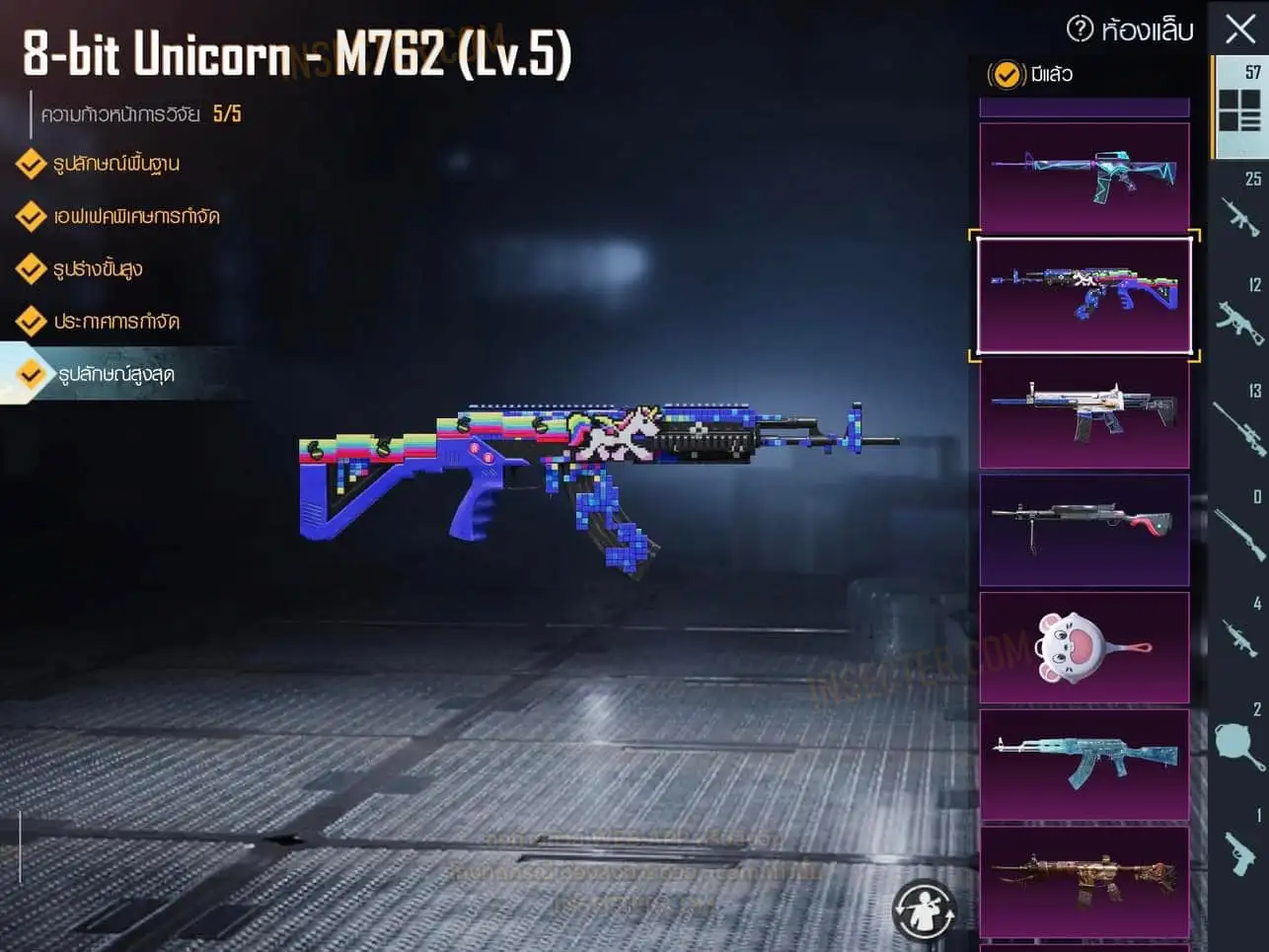This screenshot has width=1269, height=952.
Task: Pick the white SCAR-L skin thumbnail
Action: tap(1083, 412)
